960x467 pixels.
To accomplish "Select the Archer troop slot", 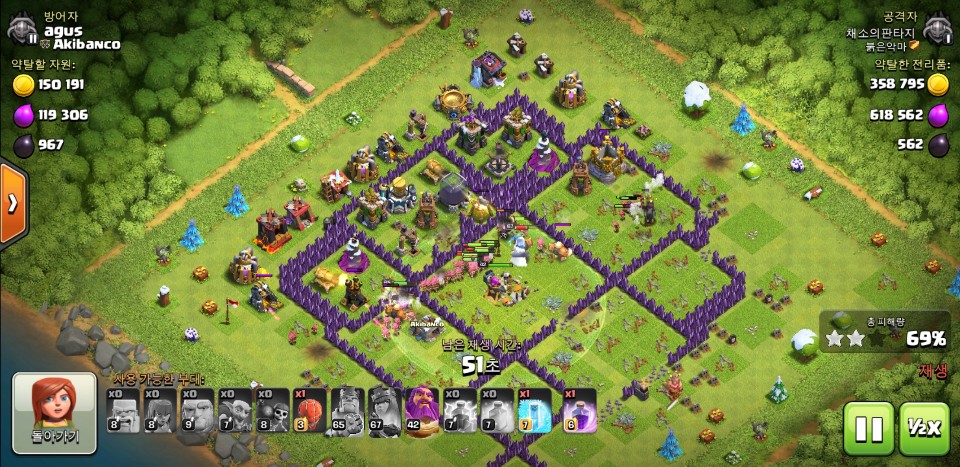I will [161, 410].
